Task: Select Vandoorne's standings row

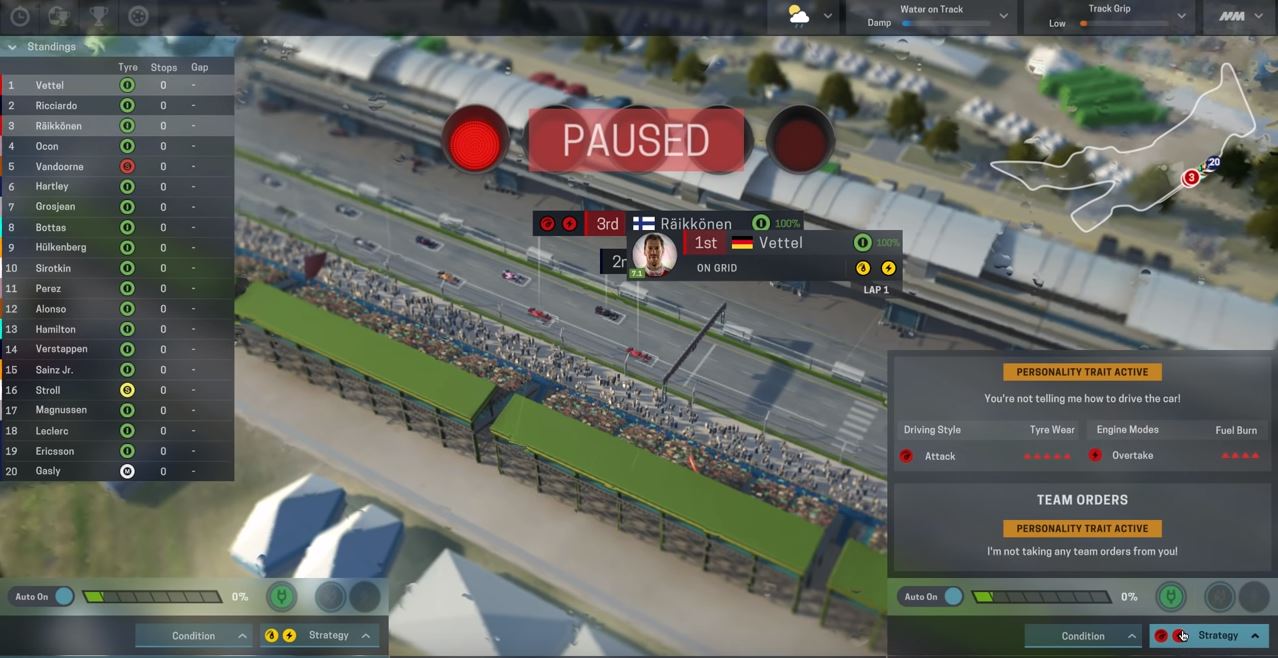Action: [x=59, y=167]
